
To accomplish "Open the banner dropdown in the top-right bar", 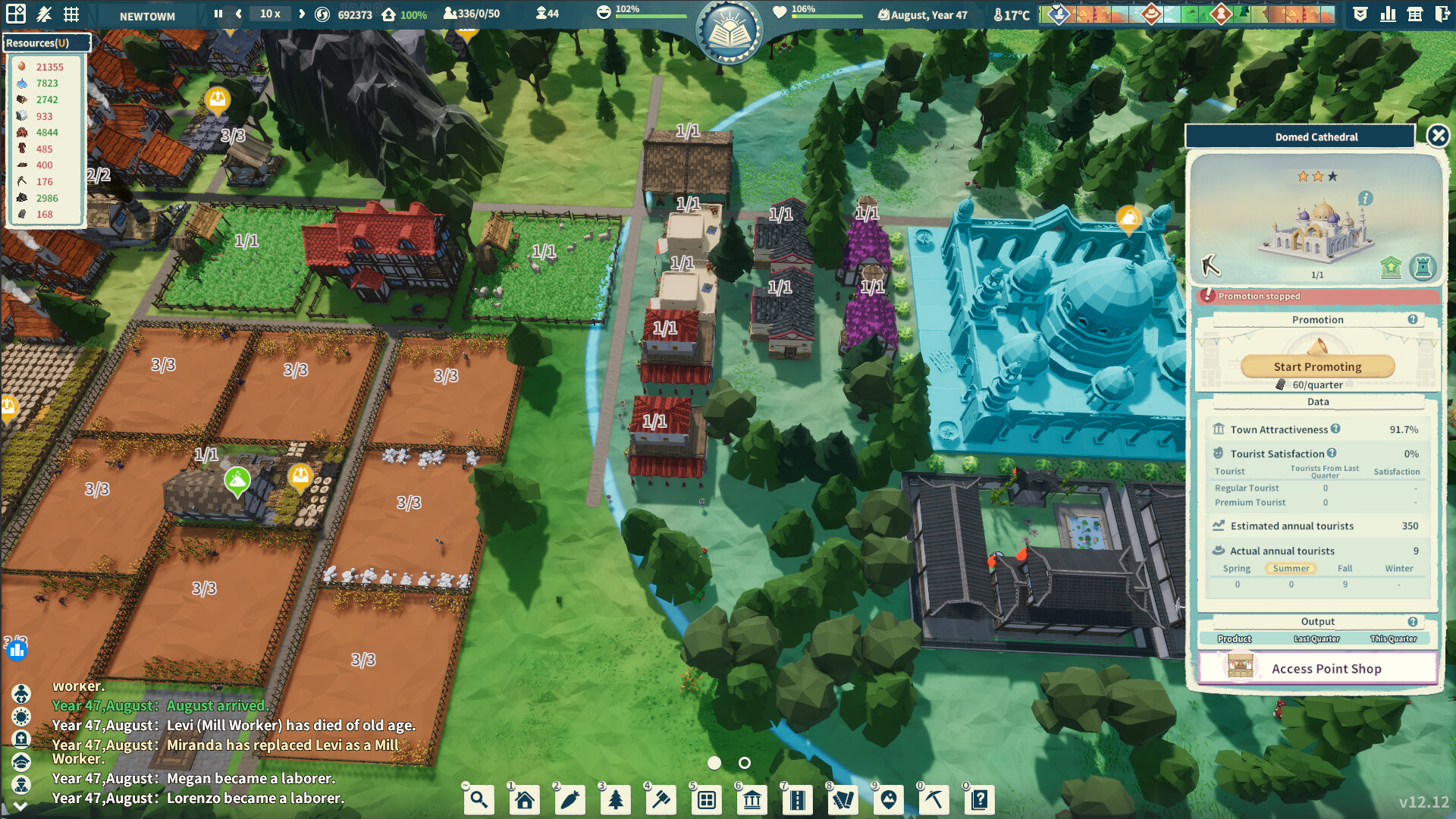I will point(1360,14).
